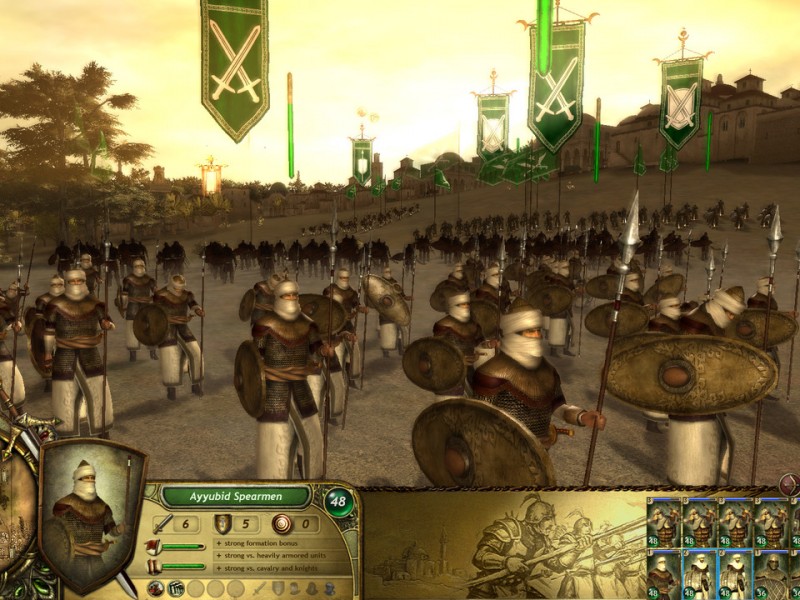This screenshot has height=600, width=800.
Task: Select the brown-armored spearman card in the bottom row
Action: [663, 574]
